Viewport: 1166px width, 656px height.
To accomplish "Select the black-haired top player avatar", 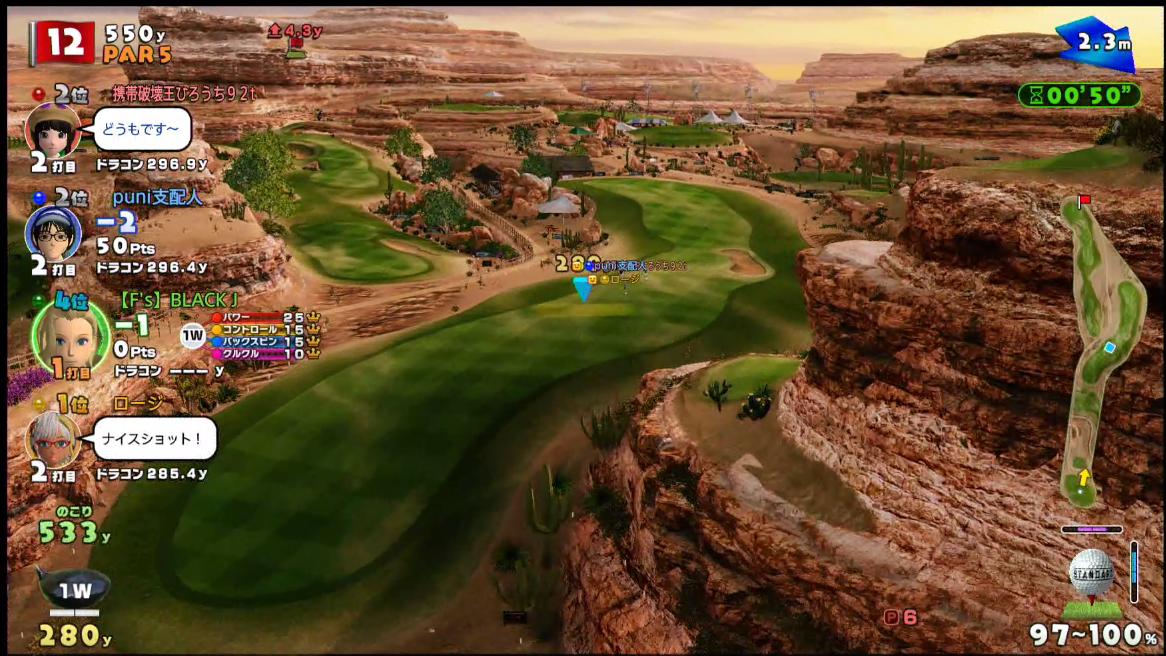I will (52, 130).
